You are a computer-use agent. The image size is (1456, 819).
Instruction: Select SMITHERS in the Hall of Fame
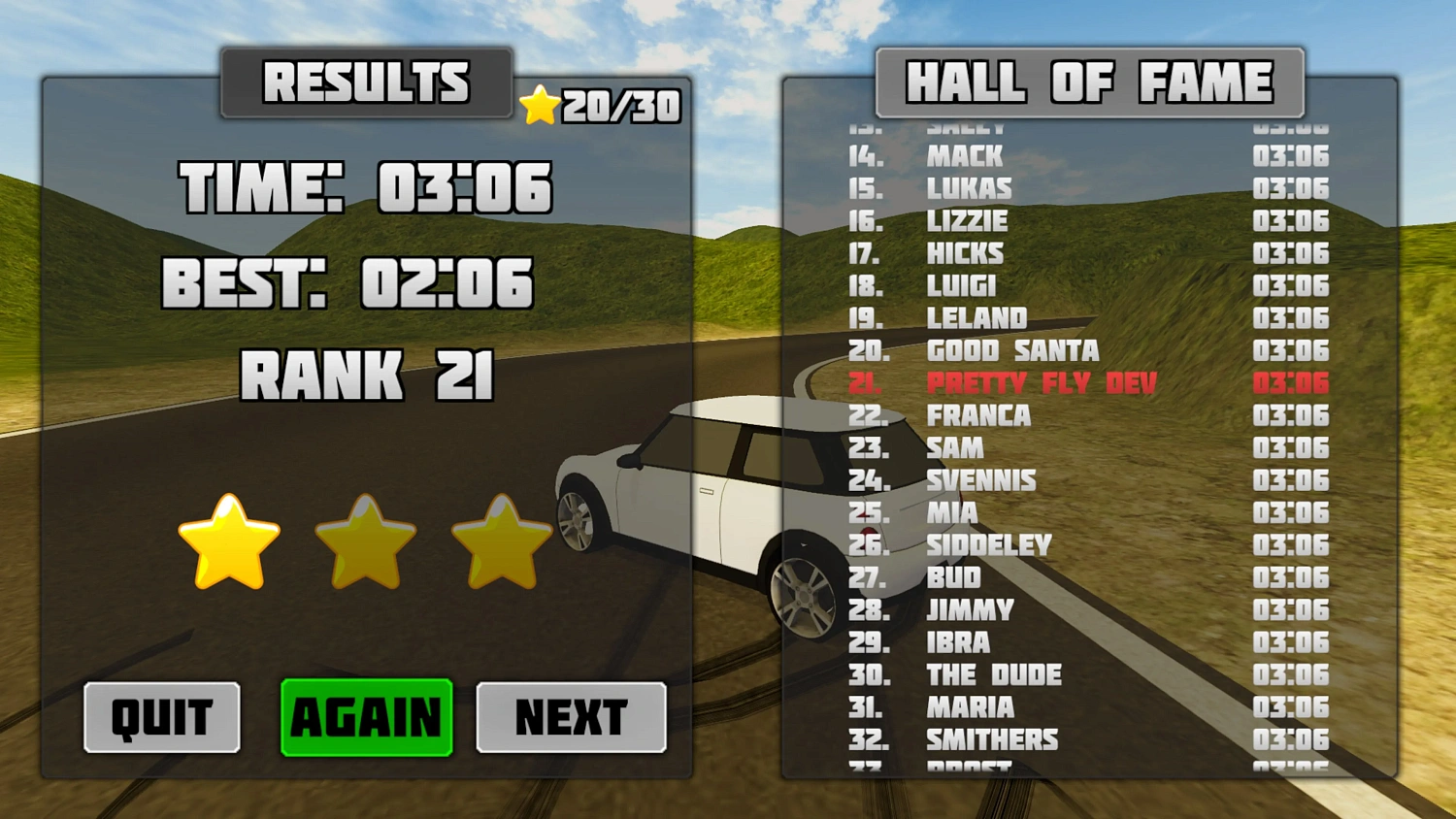990,739
